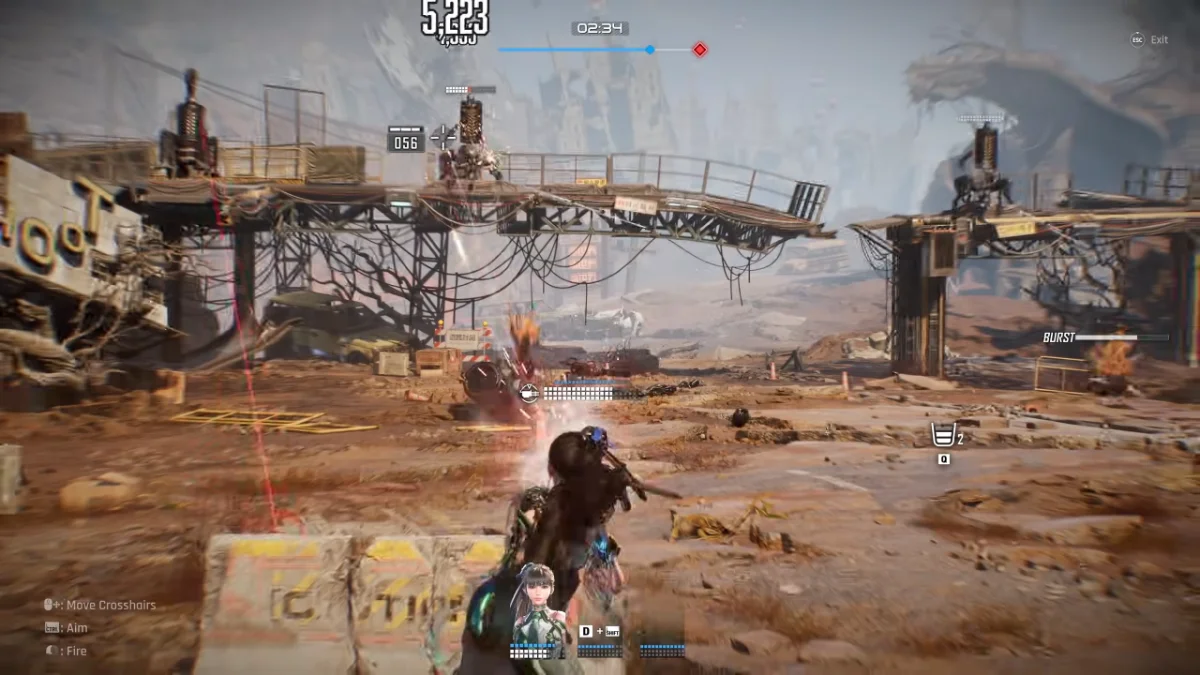
Task: Use the shield cup item icon
Action: click(942, 436)
